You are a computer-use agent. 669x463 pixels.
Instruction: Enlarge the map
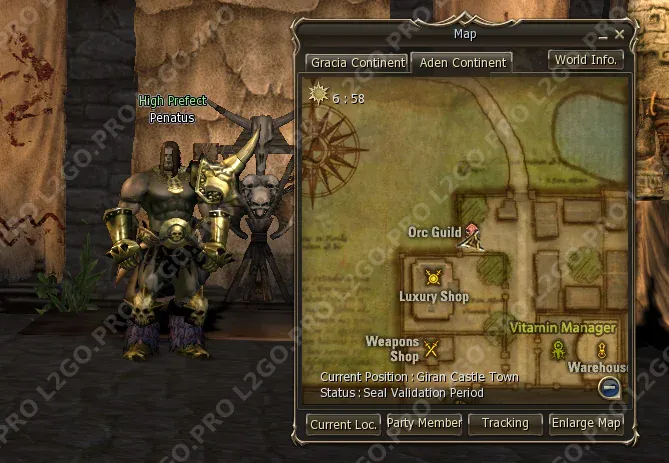tap(586, 423)
